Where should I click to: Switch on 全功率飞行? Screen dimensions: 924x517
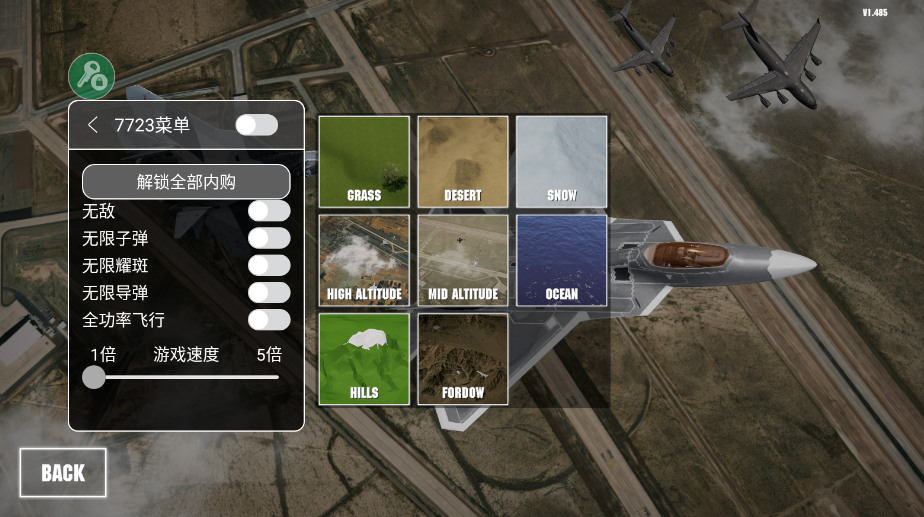[269, 320]
